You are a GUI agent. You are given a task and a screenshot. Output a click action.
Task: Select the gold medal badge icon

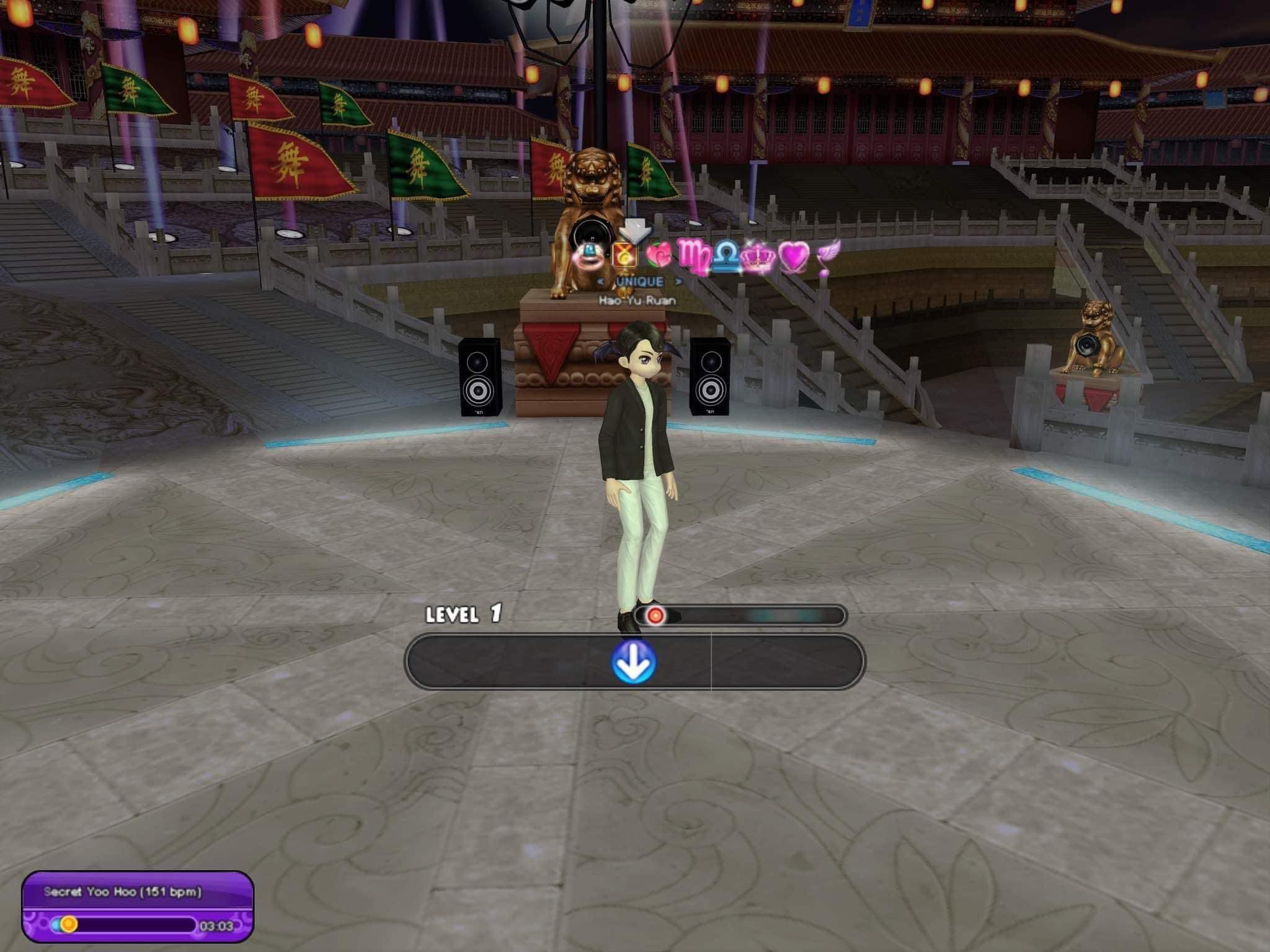tap(624, 255)
